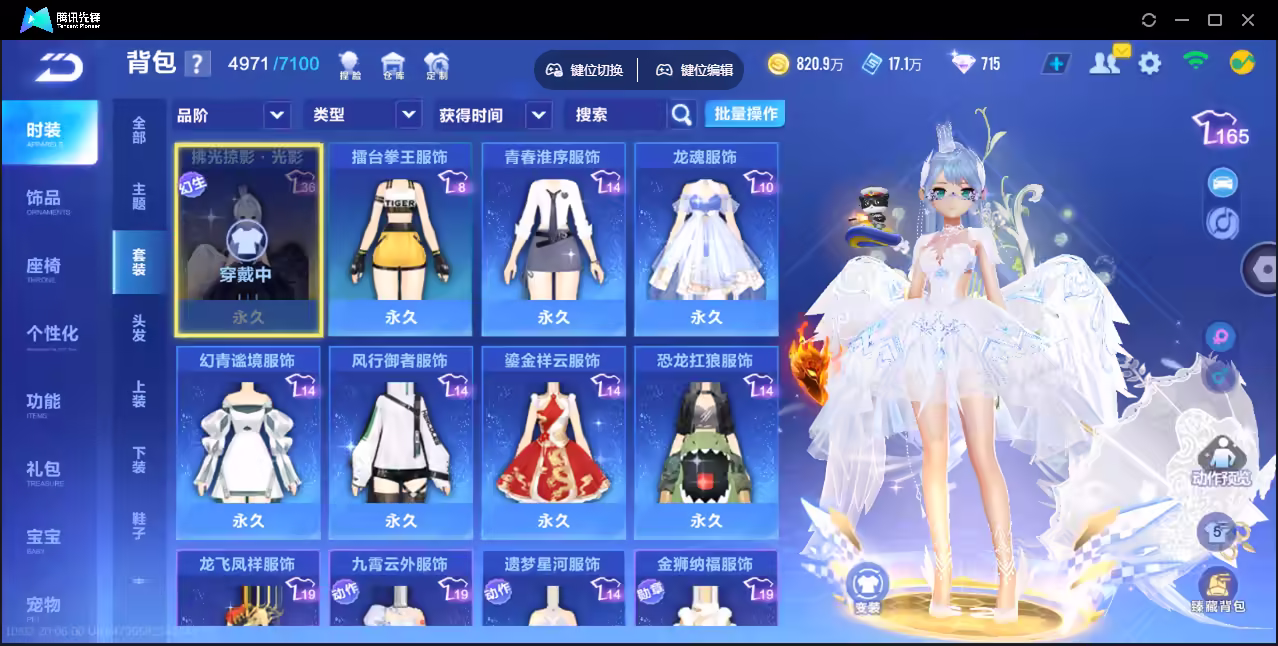Open 键位切换 key mapping switch
The height and width of the screenshot is (646, 1278).
585,70
